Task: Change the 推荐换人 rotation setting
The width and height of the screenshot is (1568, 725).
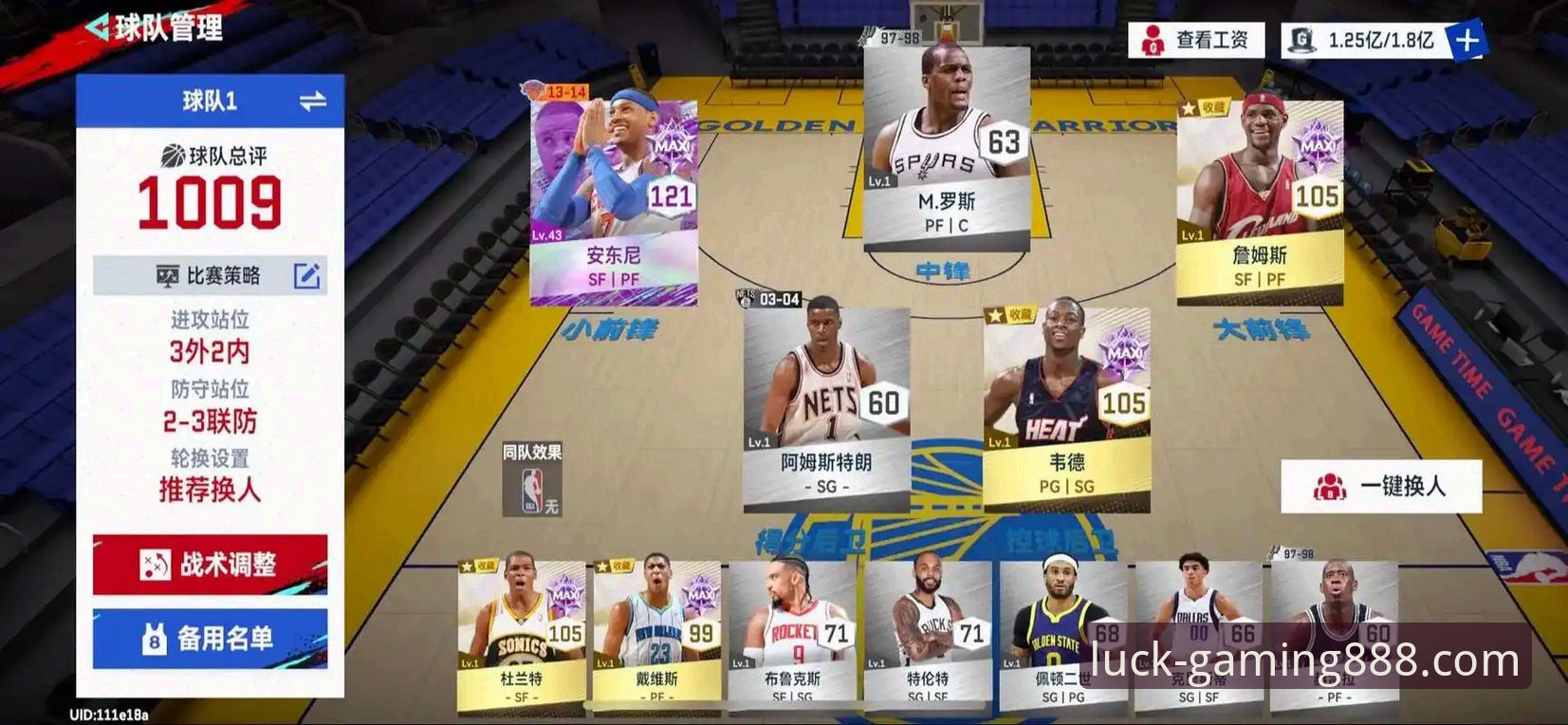Action: [210, 490]
